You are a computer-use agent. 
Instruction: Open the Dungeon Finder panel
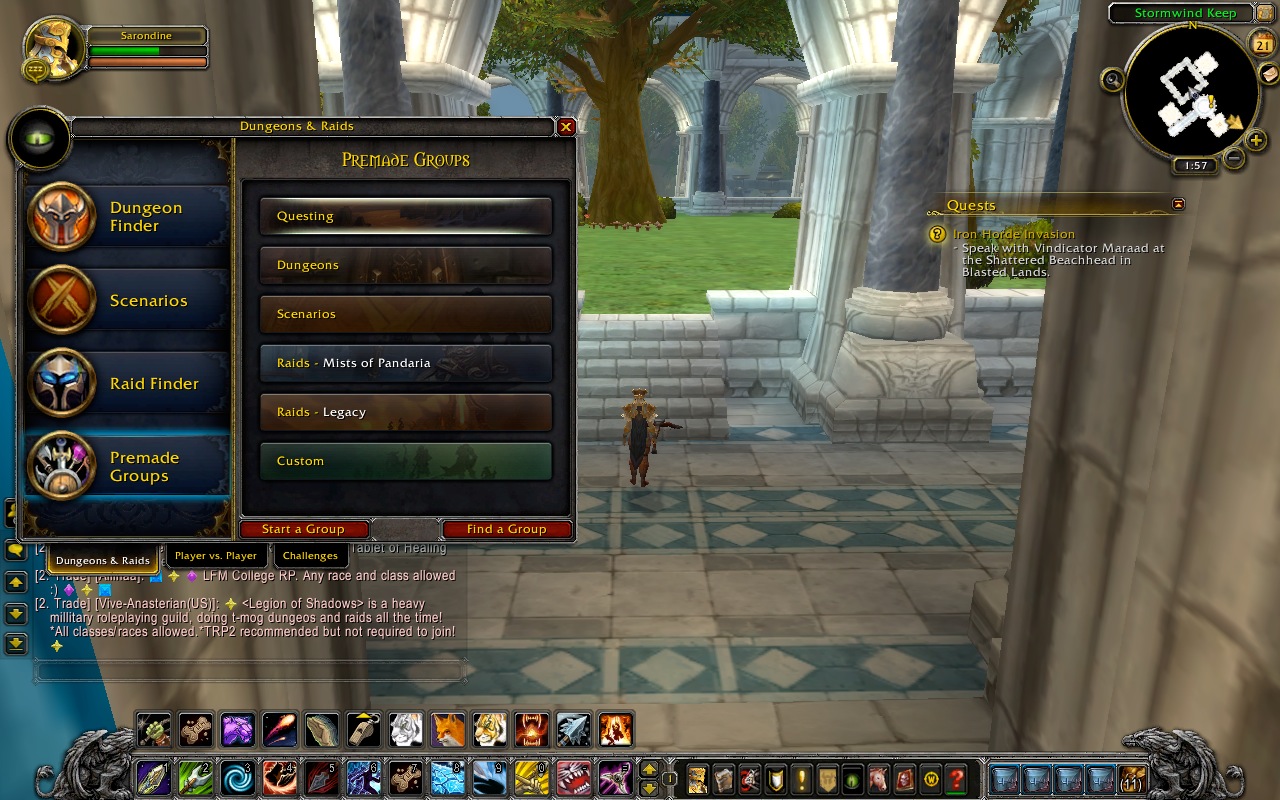pyautogui.click(x=128, y=217)
